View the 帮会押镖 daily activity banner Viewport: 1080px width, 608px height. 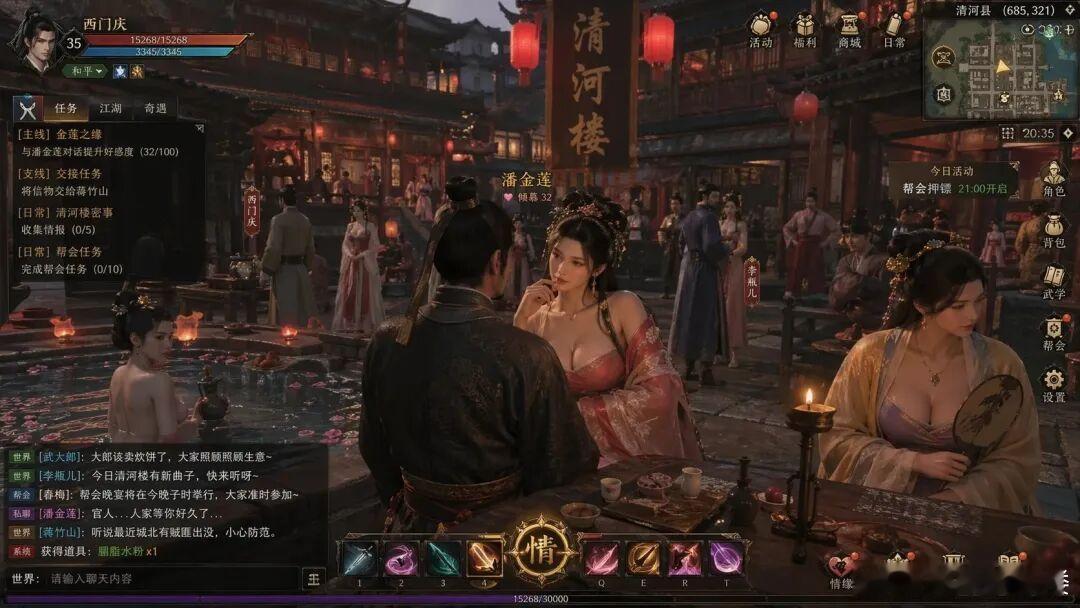coord(953,181)
